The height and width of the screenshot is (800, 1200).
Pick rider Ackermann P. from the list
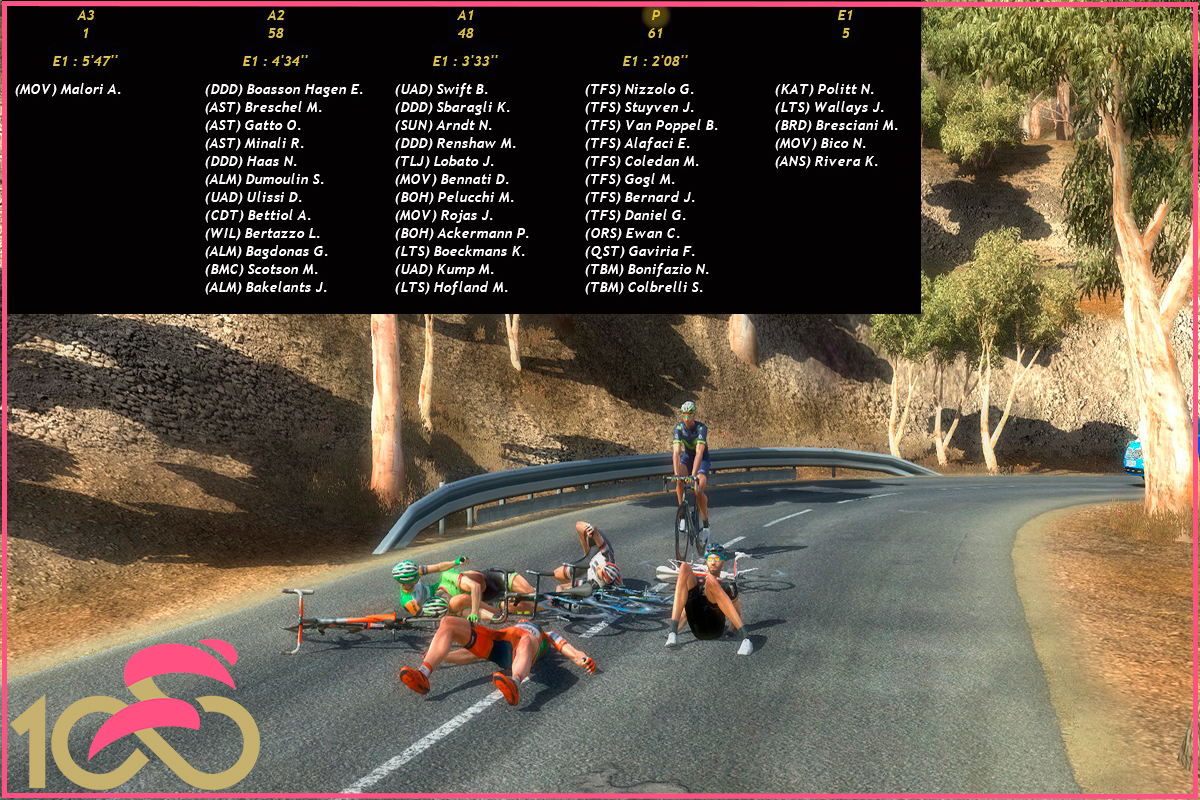(462, 234)
